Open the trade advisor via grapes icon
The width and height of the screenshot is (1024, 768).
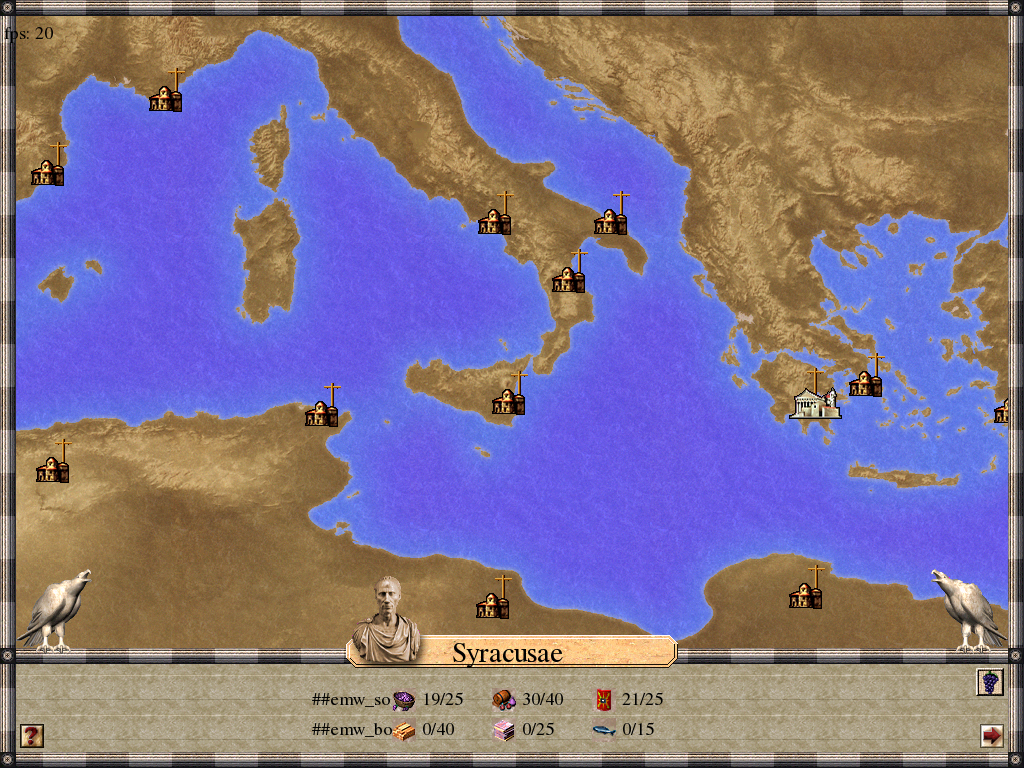(x=990, y=682)
